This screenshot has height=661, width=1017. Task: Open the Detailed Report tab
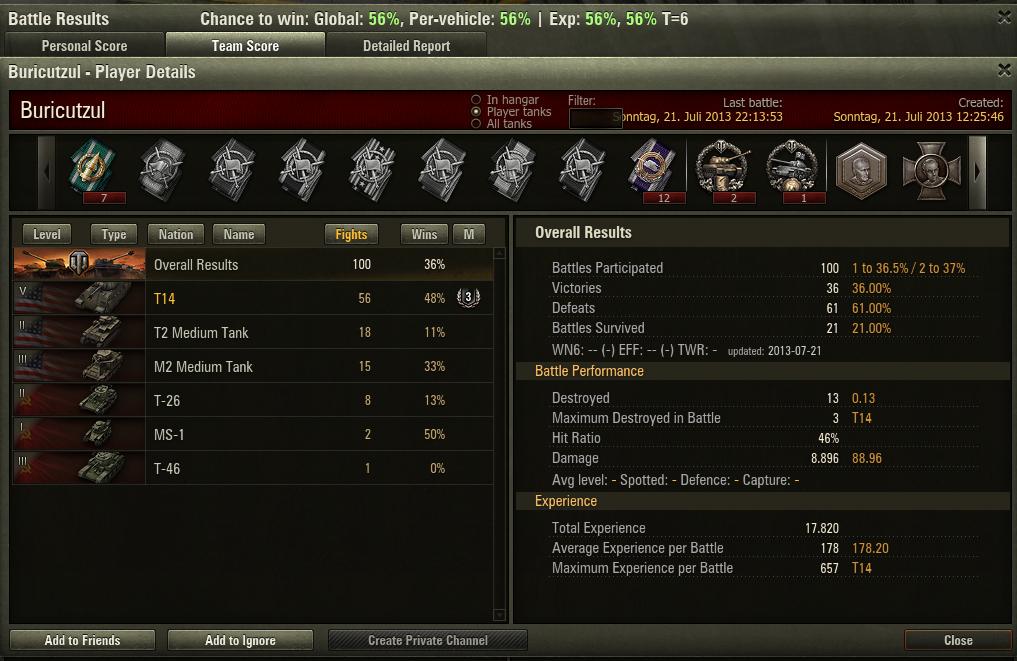pyautogui.click(x=406, y=46)
